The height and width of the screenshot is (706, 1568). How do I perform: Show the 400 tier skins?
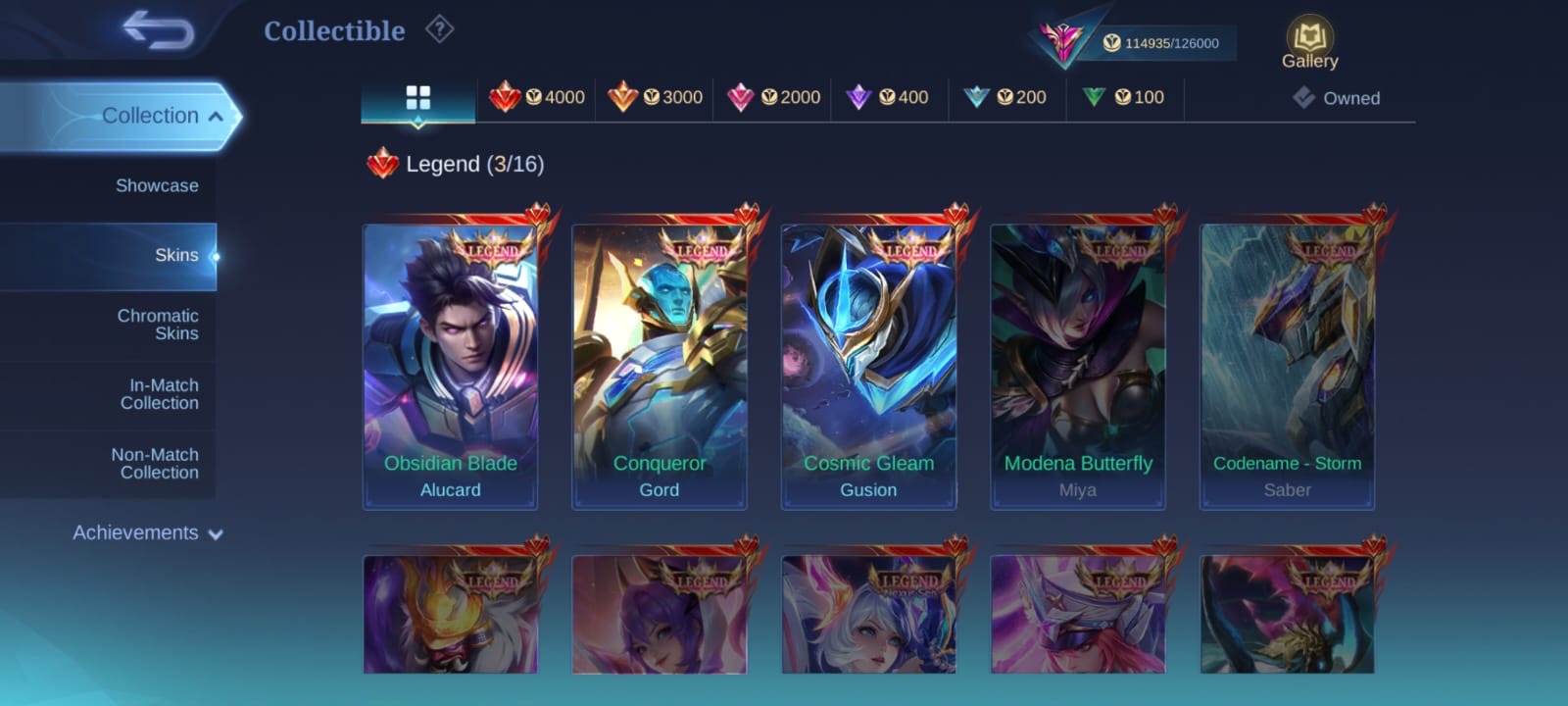coord(890,98)
